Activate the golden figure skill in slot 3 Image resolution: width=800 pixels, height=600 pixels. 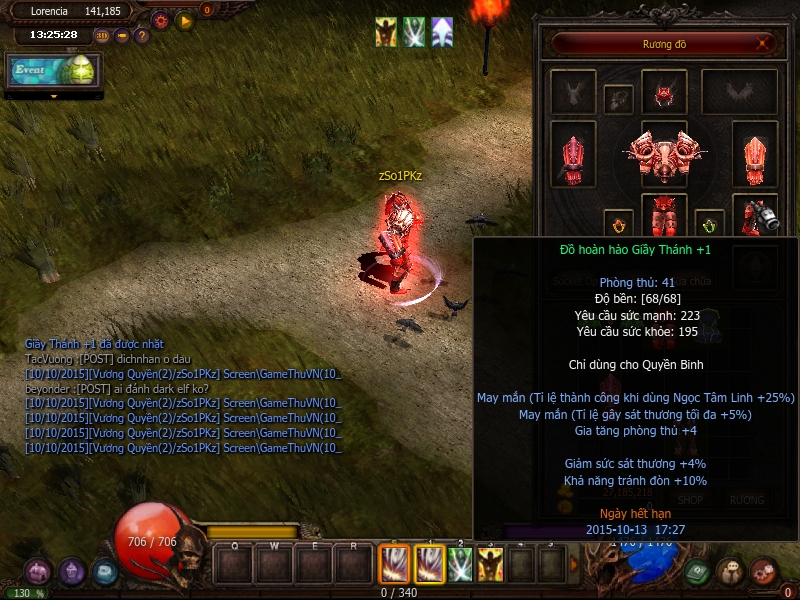[490, 566]
